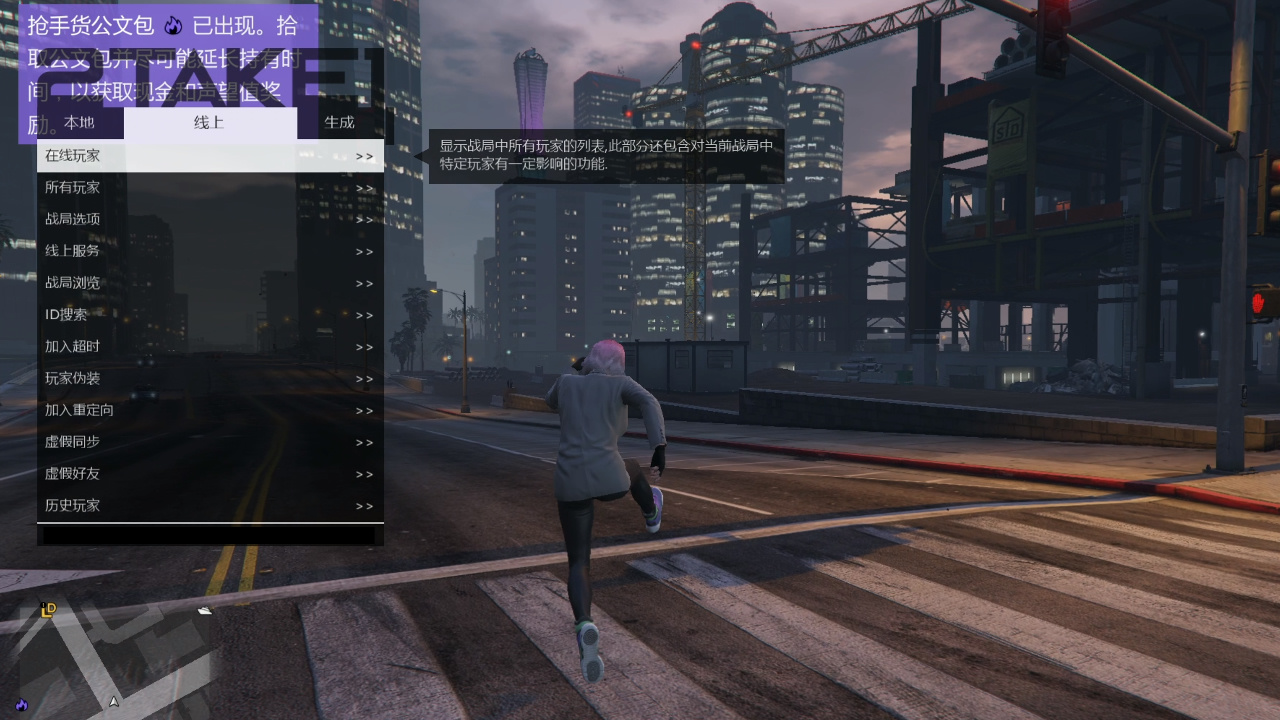Click the ID搜索 option
The width and height of the screenshot is (1280, 720).
click(210, 315)
